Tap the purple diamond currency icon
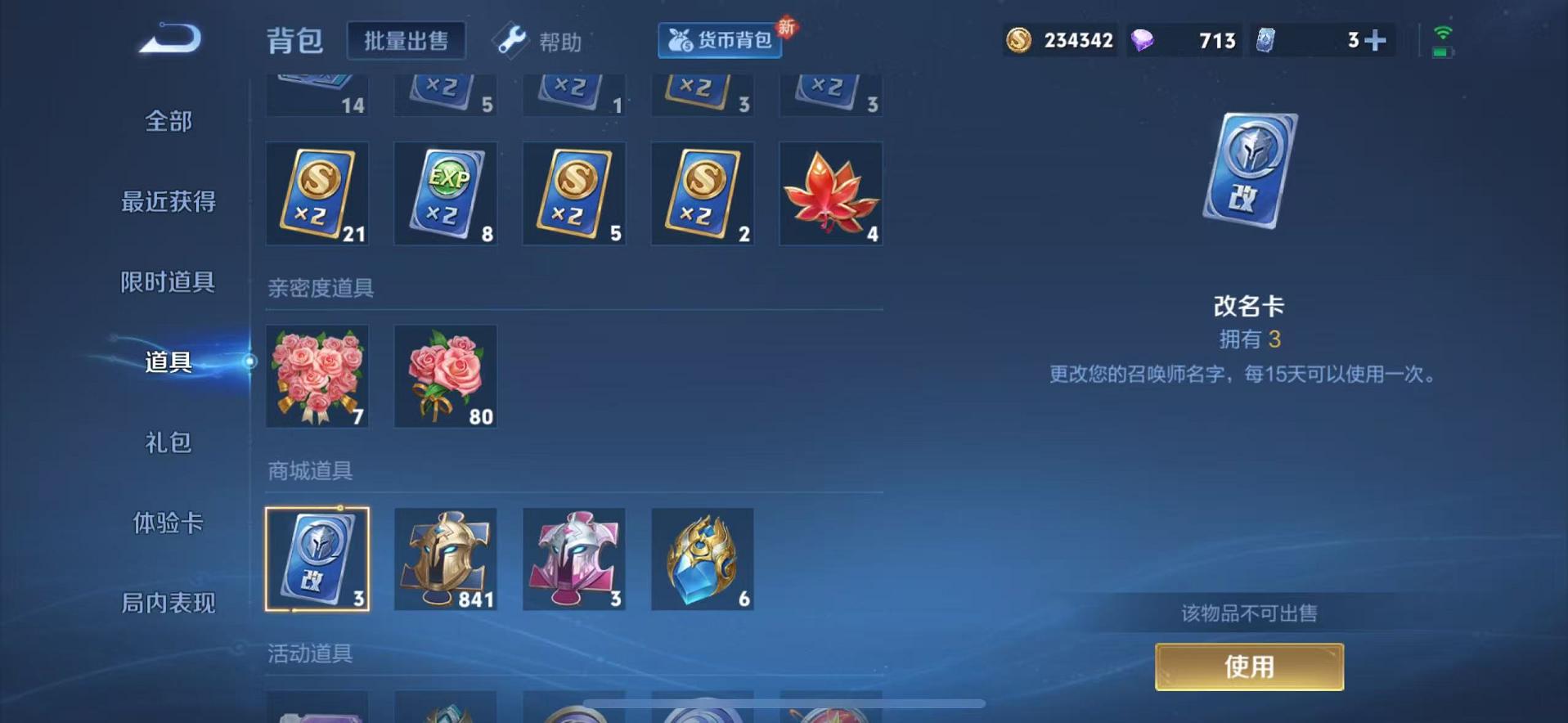The height and width of the screenshot is (723, 1568). tap(1144, 39)
